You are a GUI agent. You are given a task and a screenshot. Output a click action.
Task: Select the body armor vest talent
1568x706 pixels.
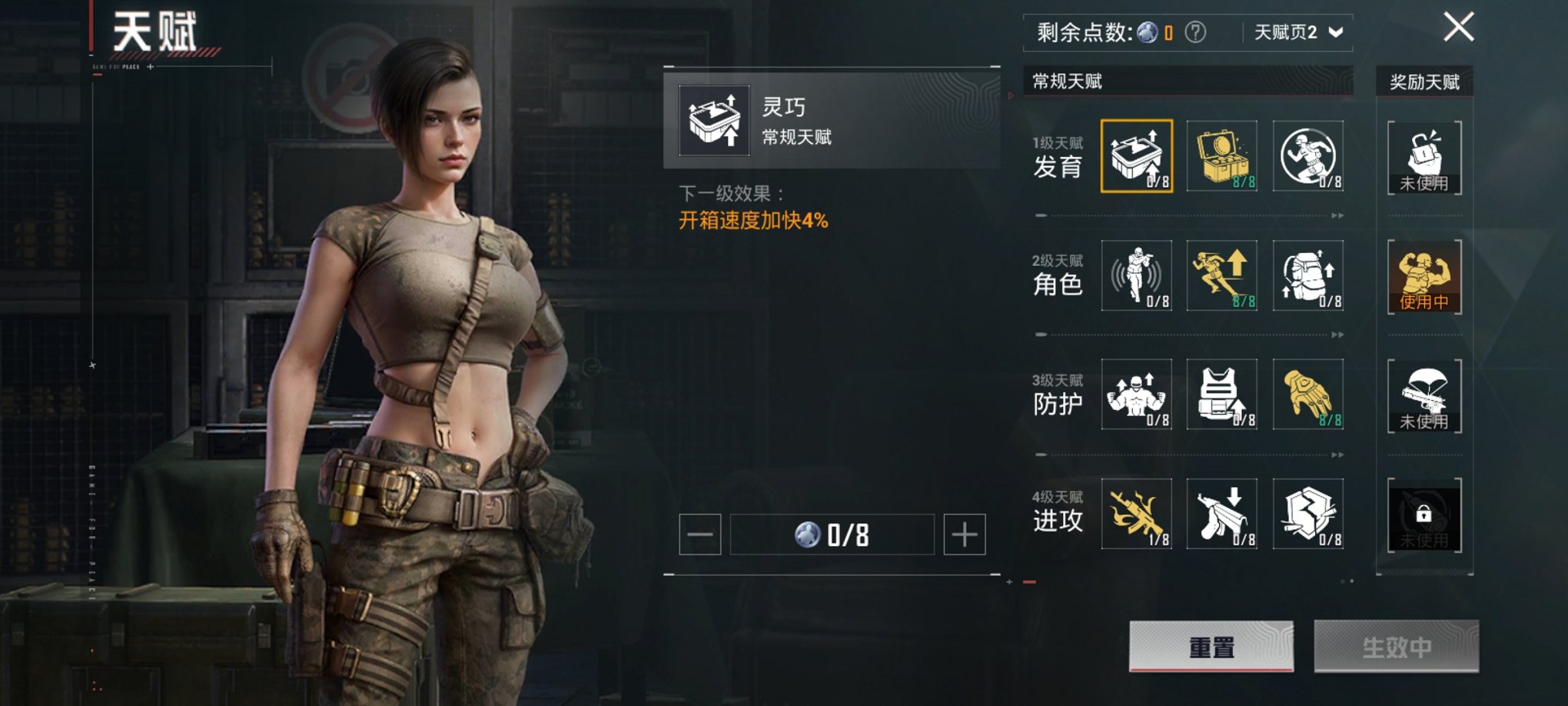coord(1222,394)
